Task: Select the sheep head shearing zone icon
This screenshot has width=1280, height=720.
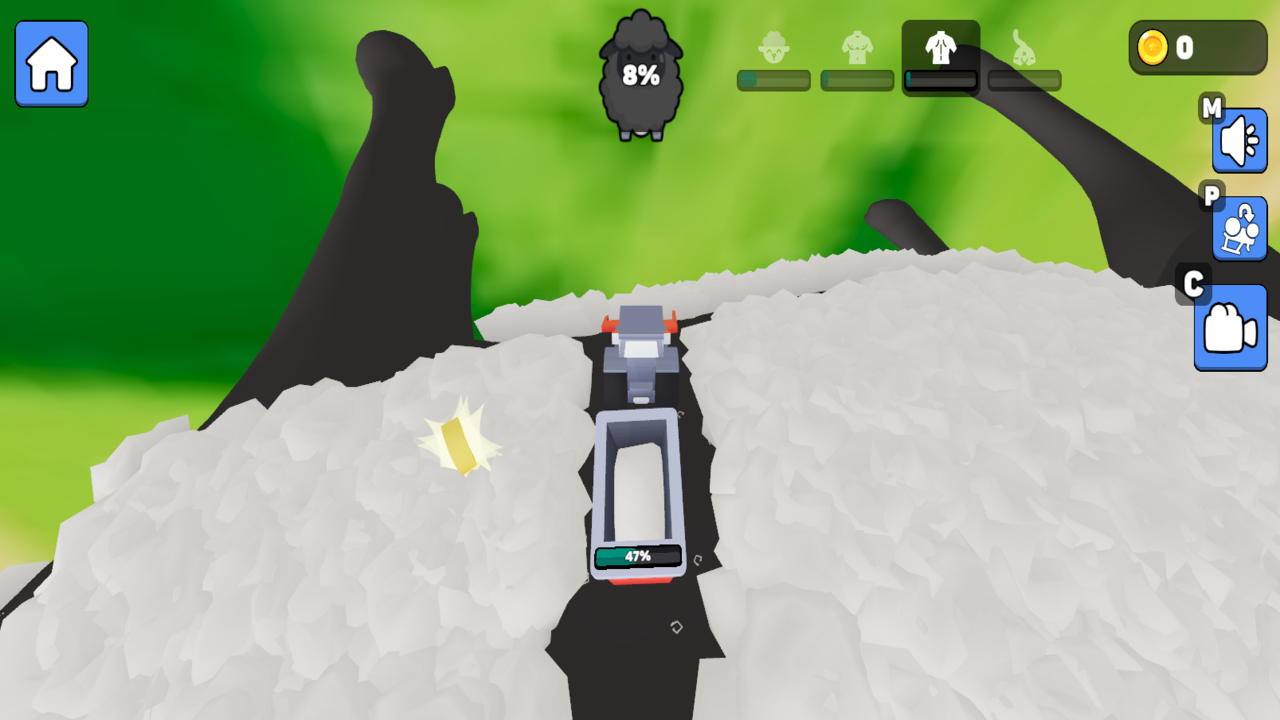Action: click(772, 47)
